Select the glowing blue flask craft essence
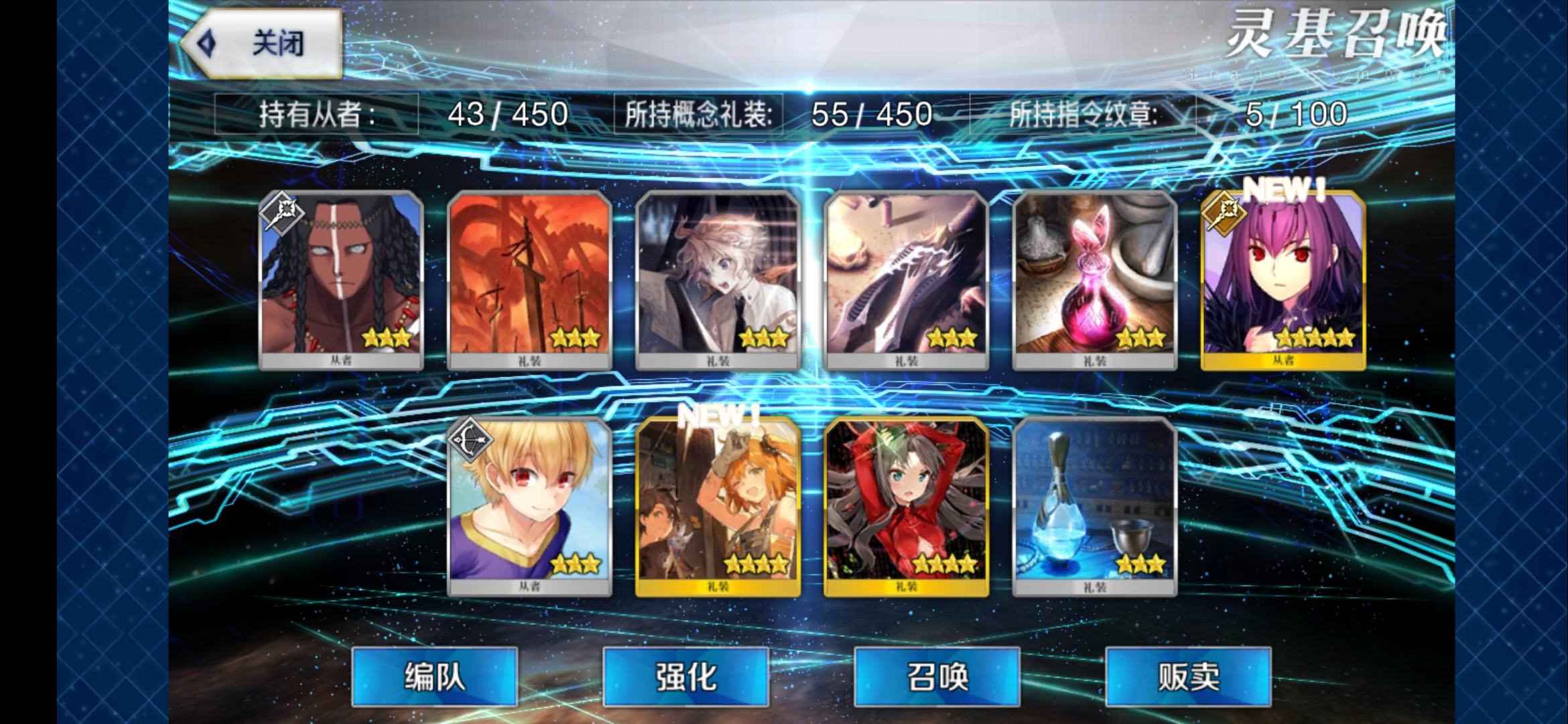The image size is (1568, 724). [x=1094, y=506]
